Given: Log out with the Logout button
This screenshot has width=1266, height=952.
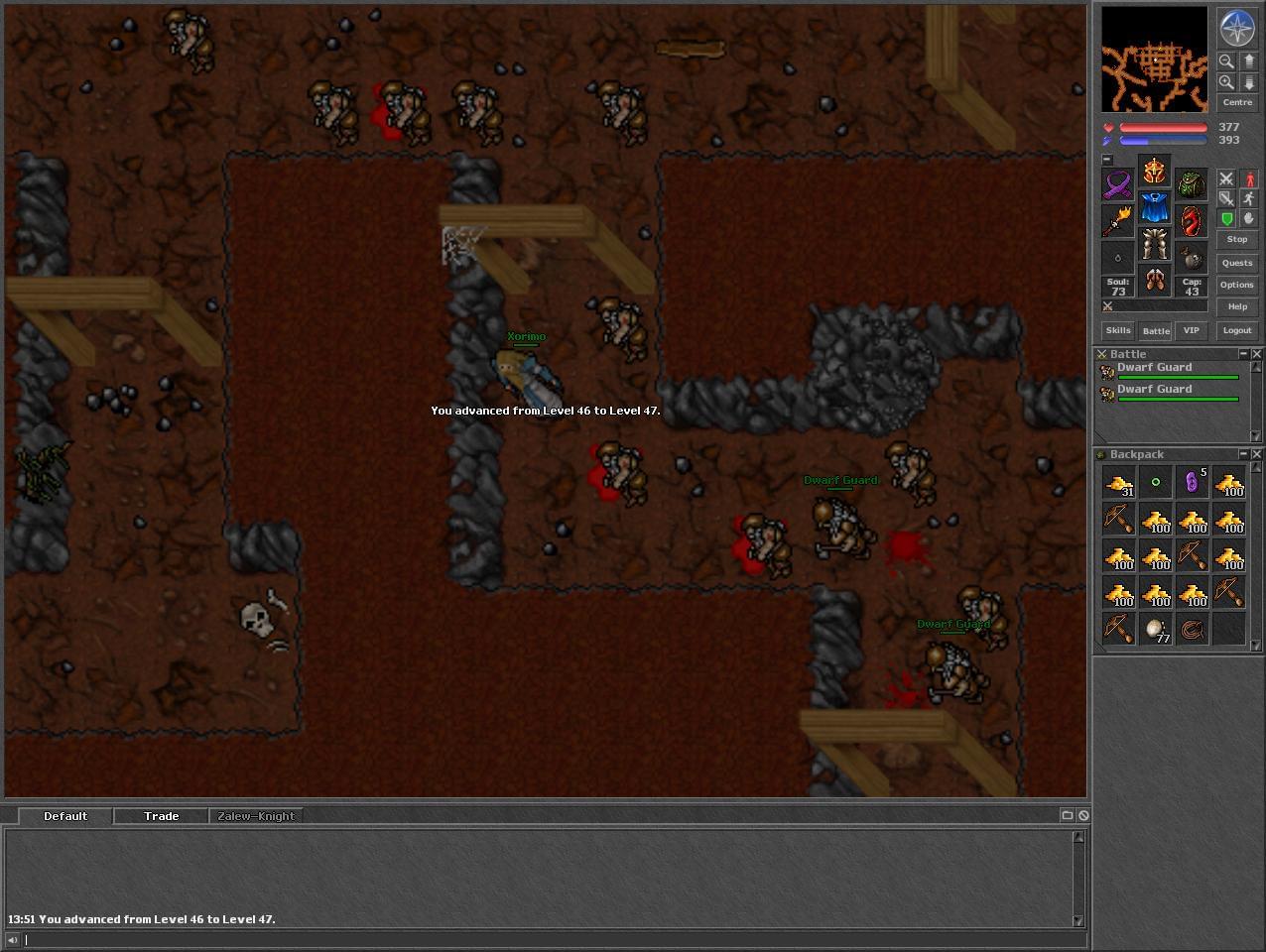Looking at the screenshot, I should tap(1236, 330).
